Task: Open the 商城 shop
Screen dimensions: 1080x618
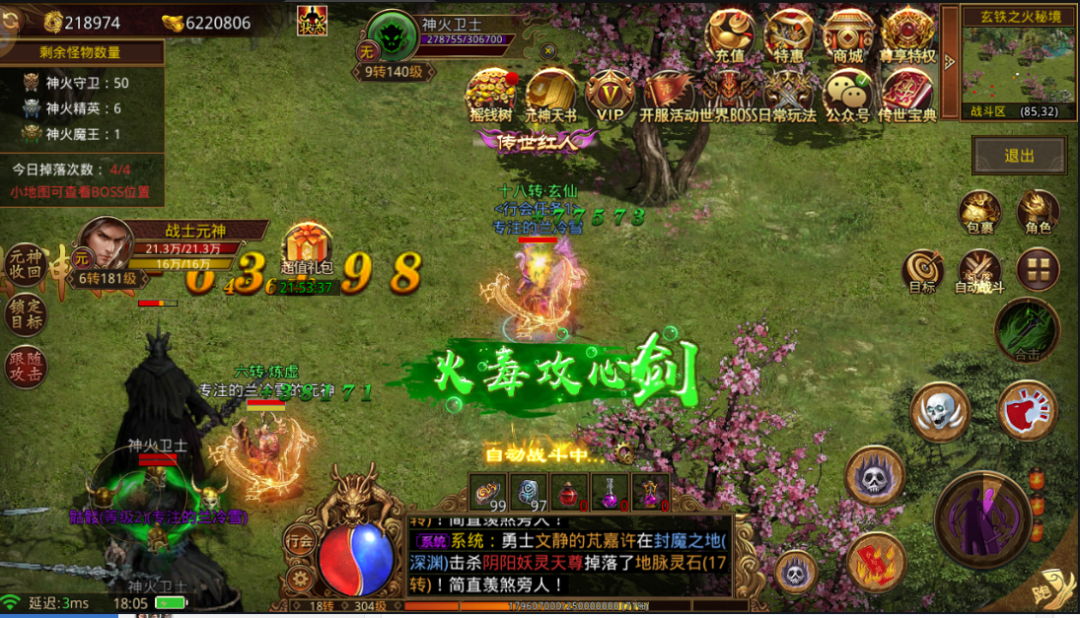Action: [x=848, y=36]
